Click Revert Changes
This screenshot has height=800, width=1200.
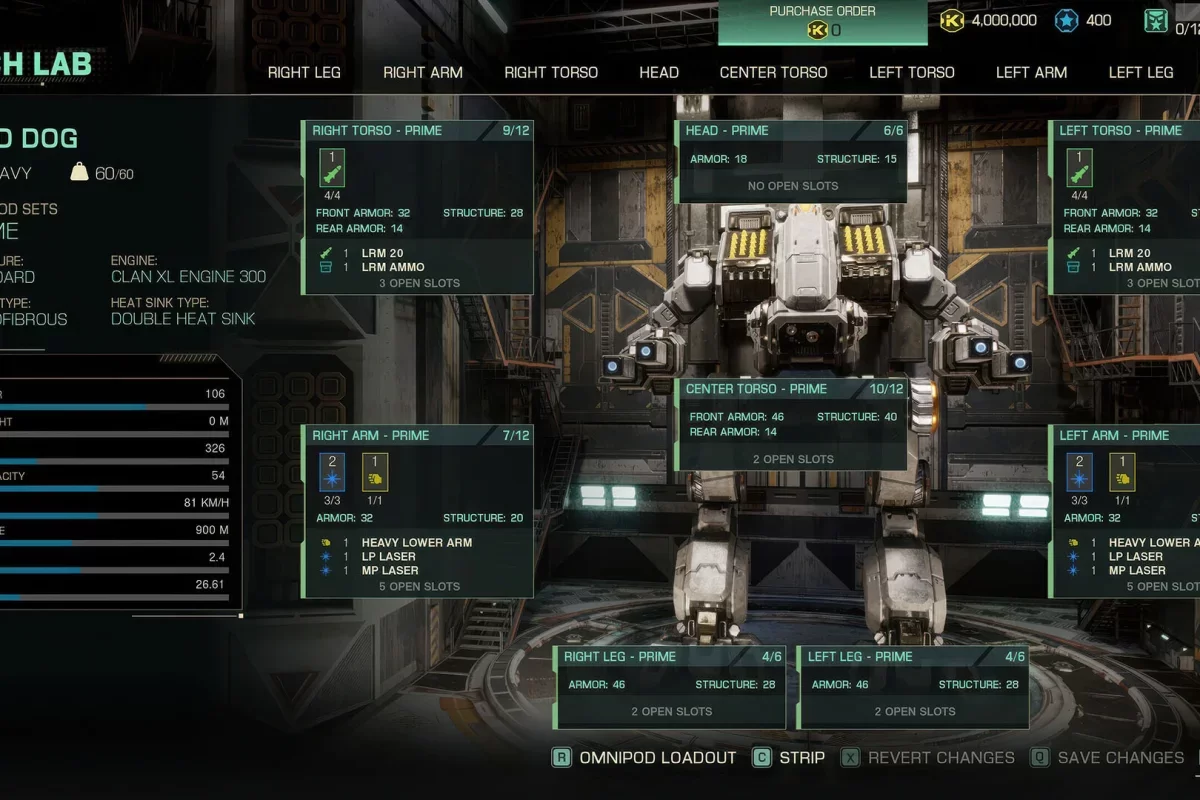pyautogui.click(x=929, y=757)
